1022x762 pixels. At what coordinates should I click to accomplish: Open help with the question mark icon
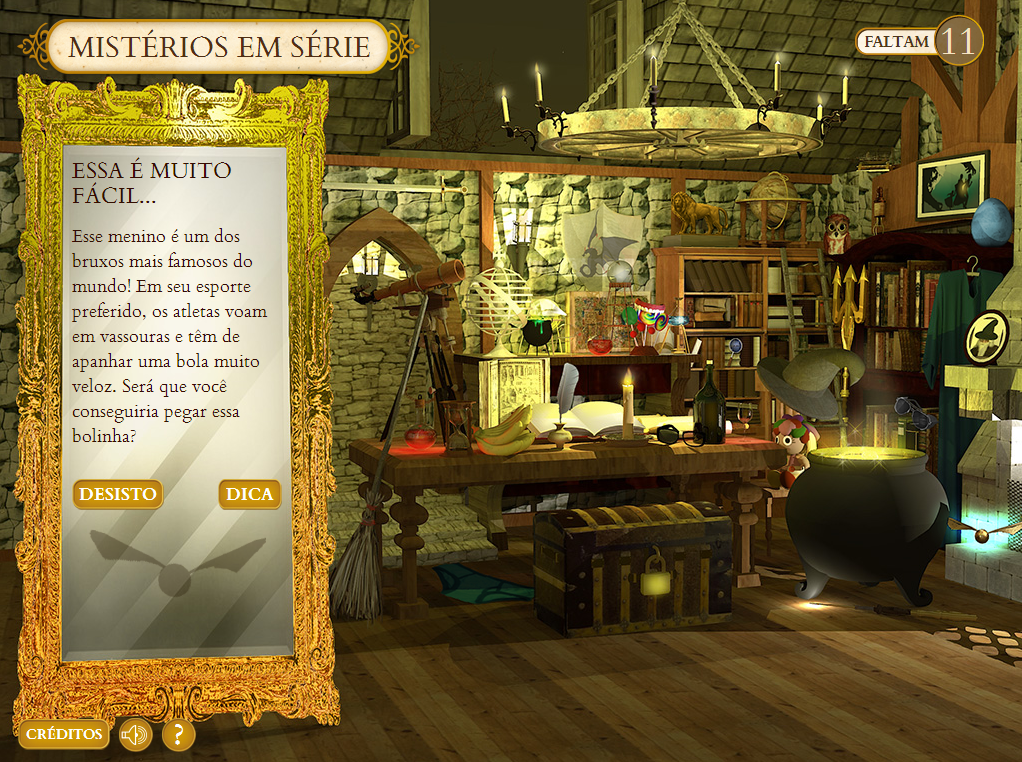click(178, 735)
